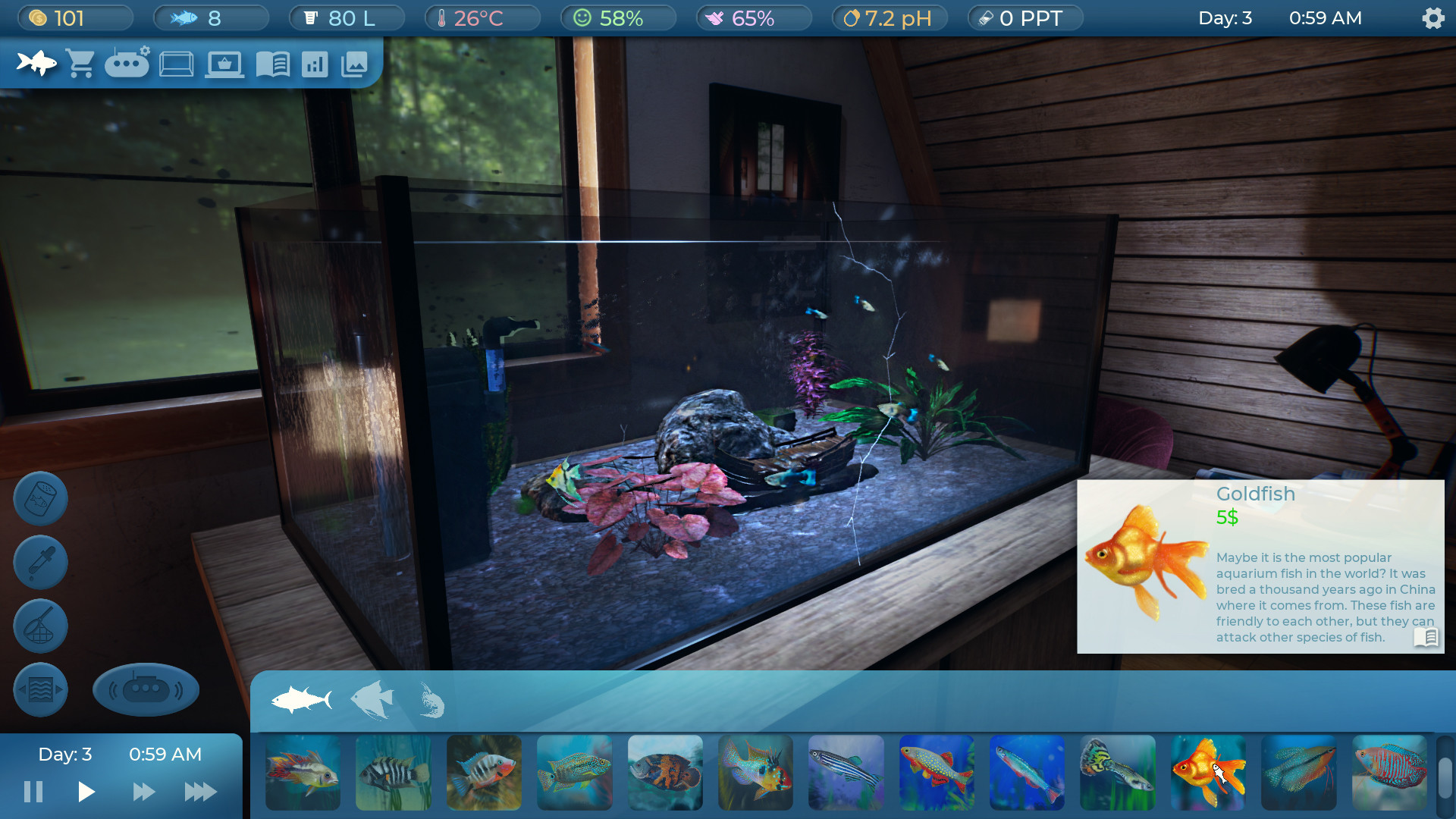Select the aquarium tank icon
The image size is (1456, 819).
pyautogui.click(x=177, y=64)
